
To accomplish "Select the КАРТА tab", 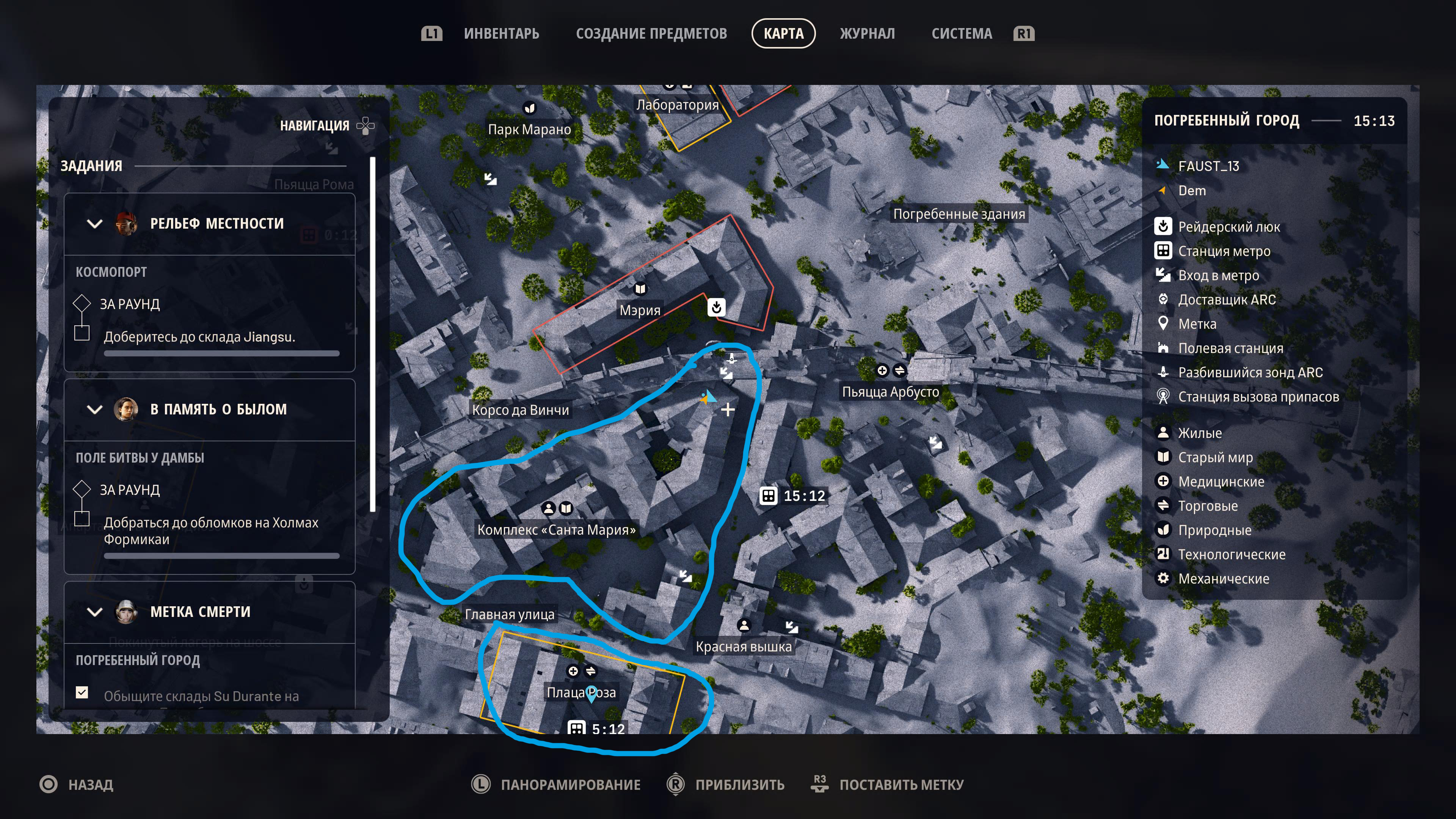I will [x=783, y=34].
